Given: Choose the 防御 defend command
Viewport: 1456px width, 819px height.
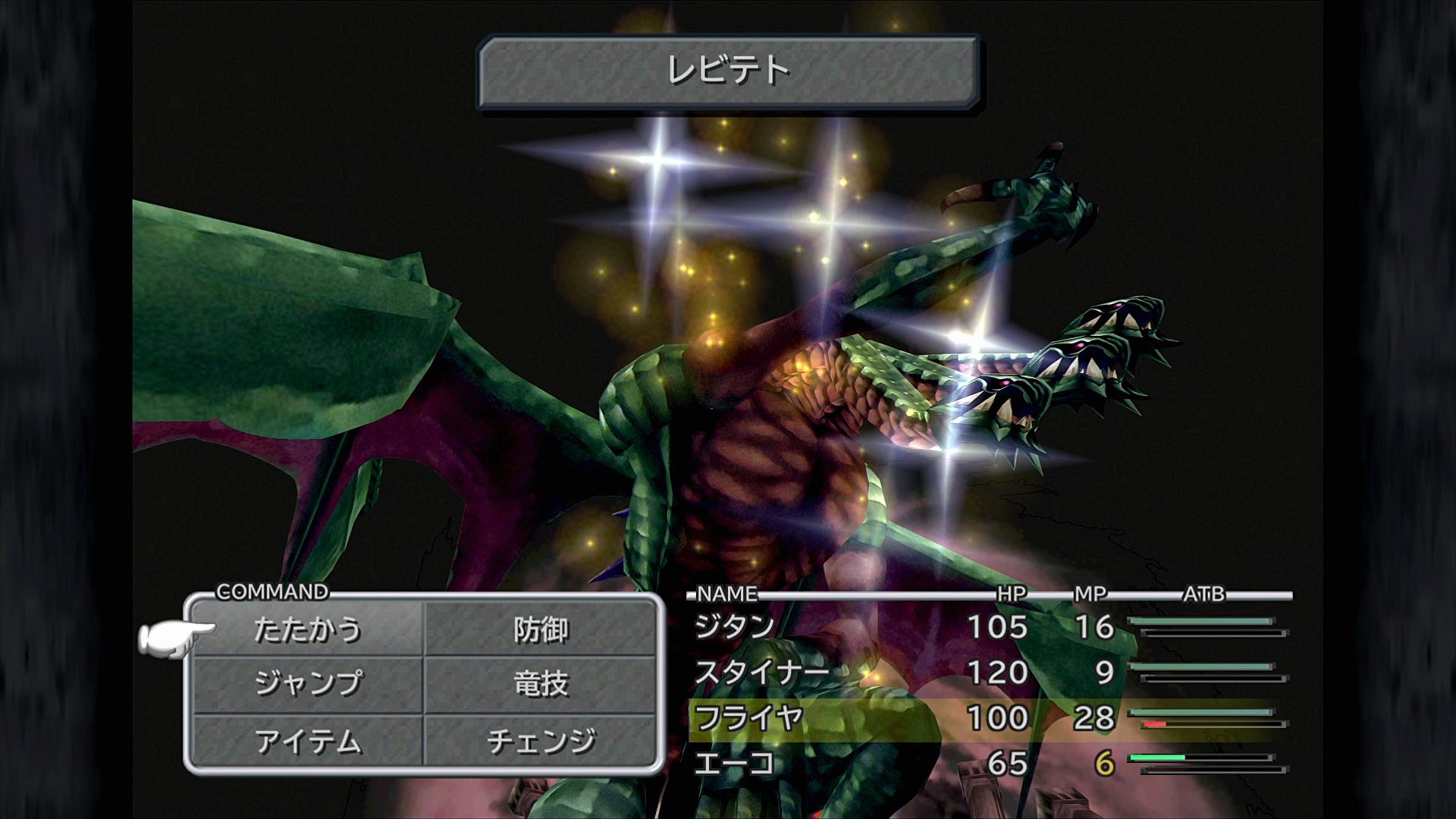Looking at the screenshot, I should (540, 630).
